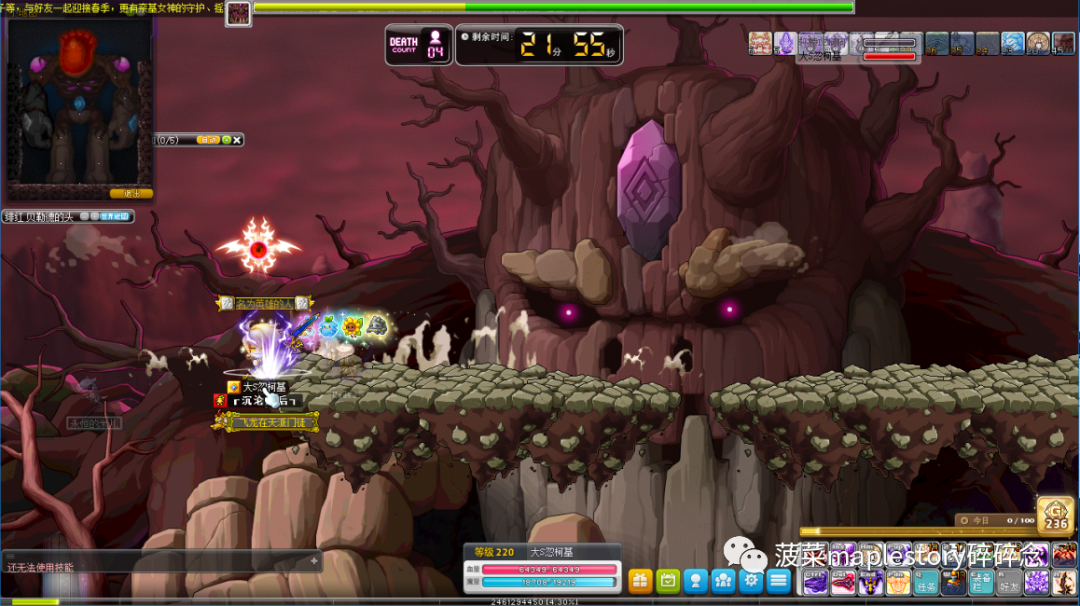Screen dimensions: 1080x606
Task: Open the 装备栏 equipment quickslot
Action: tap(980, 582)
